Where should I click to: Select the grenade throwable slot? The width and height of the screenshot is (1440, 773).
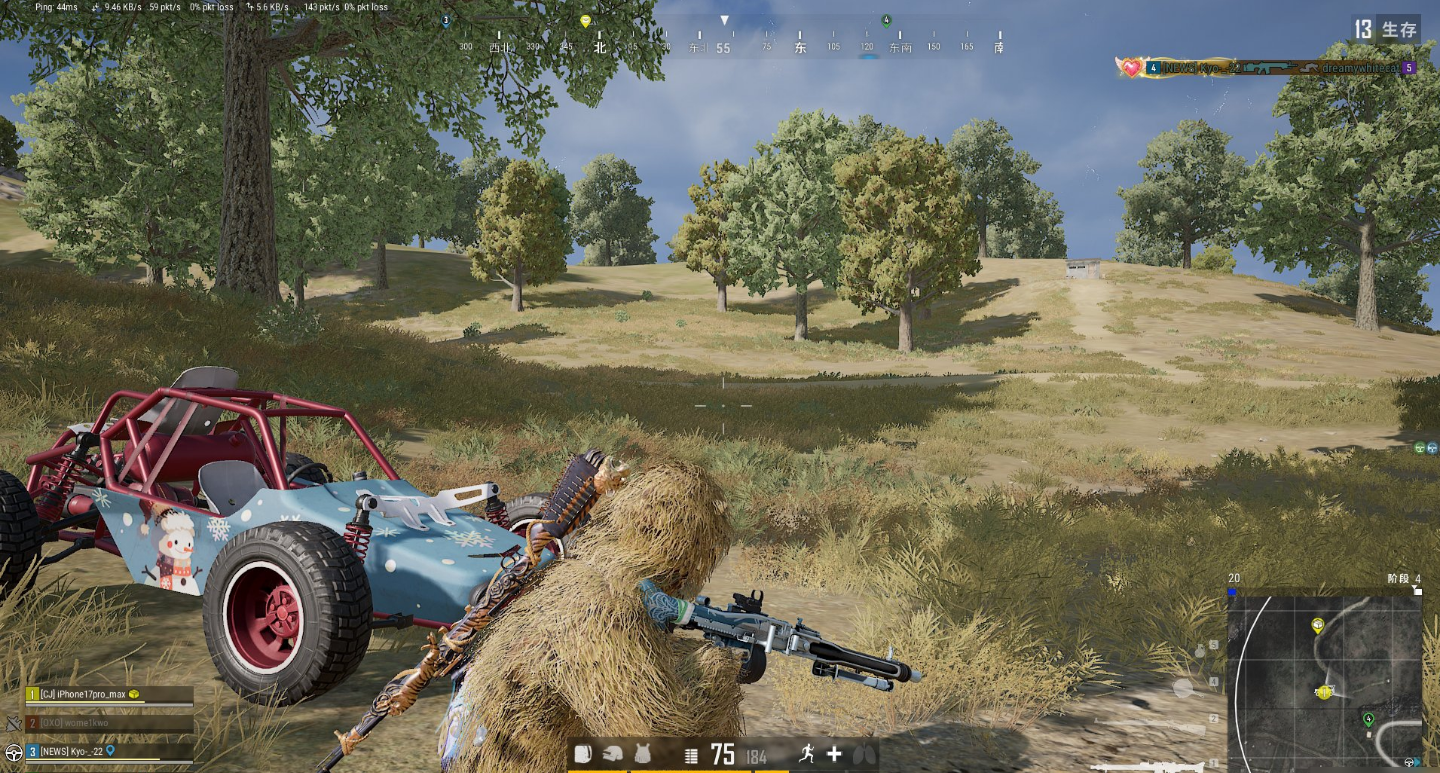1200,651
